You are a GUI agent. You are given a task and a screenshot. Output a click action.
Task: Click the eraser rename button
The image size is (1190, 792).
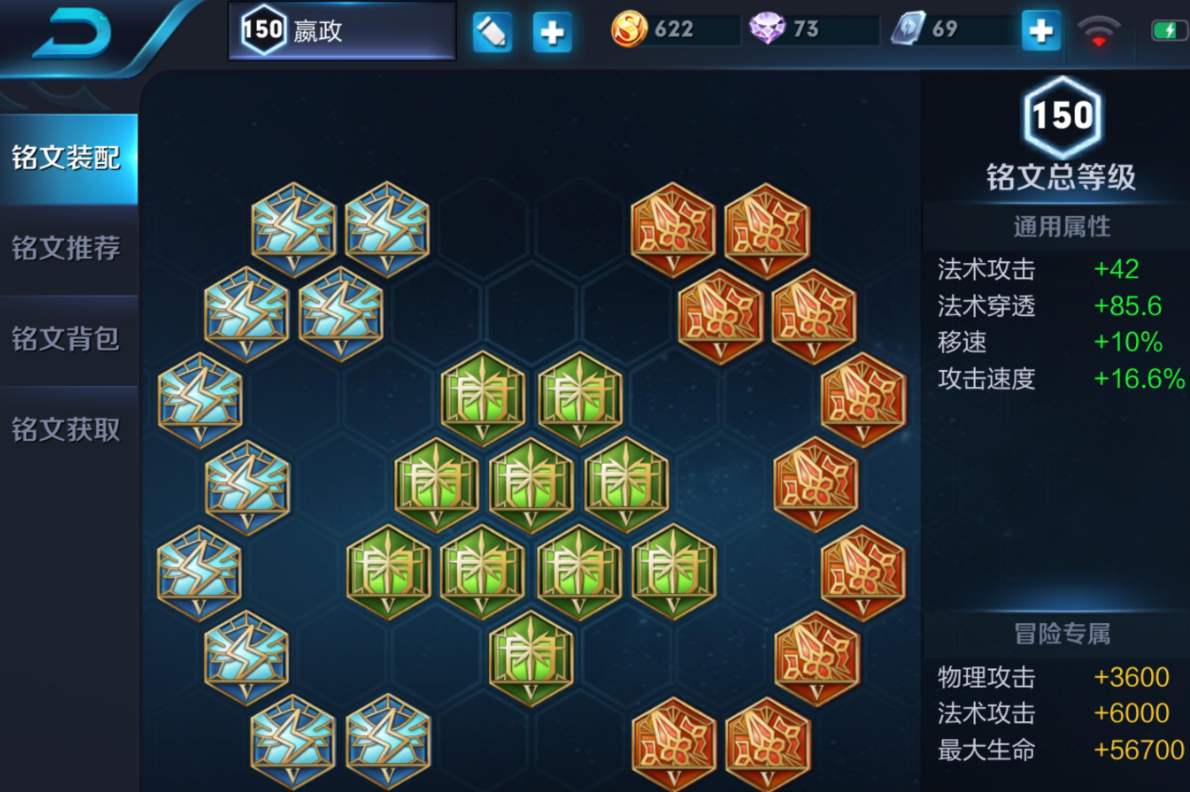click(x=492, y=32)
